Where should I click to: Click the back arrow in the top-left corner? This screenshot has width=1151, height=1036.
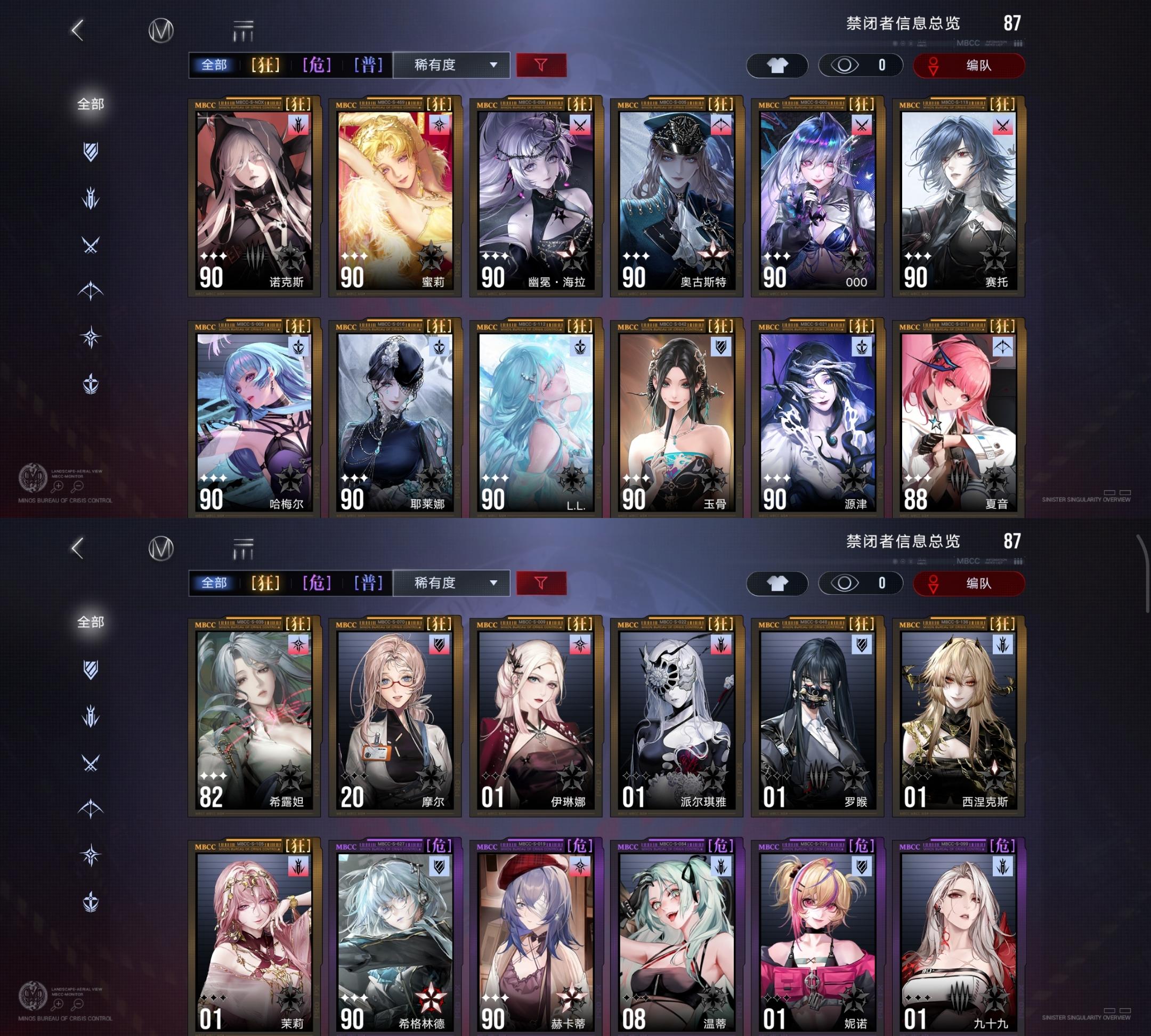(77, 33)
